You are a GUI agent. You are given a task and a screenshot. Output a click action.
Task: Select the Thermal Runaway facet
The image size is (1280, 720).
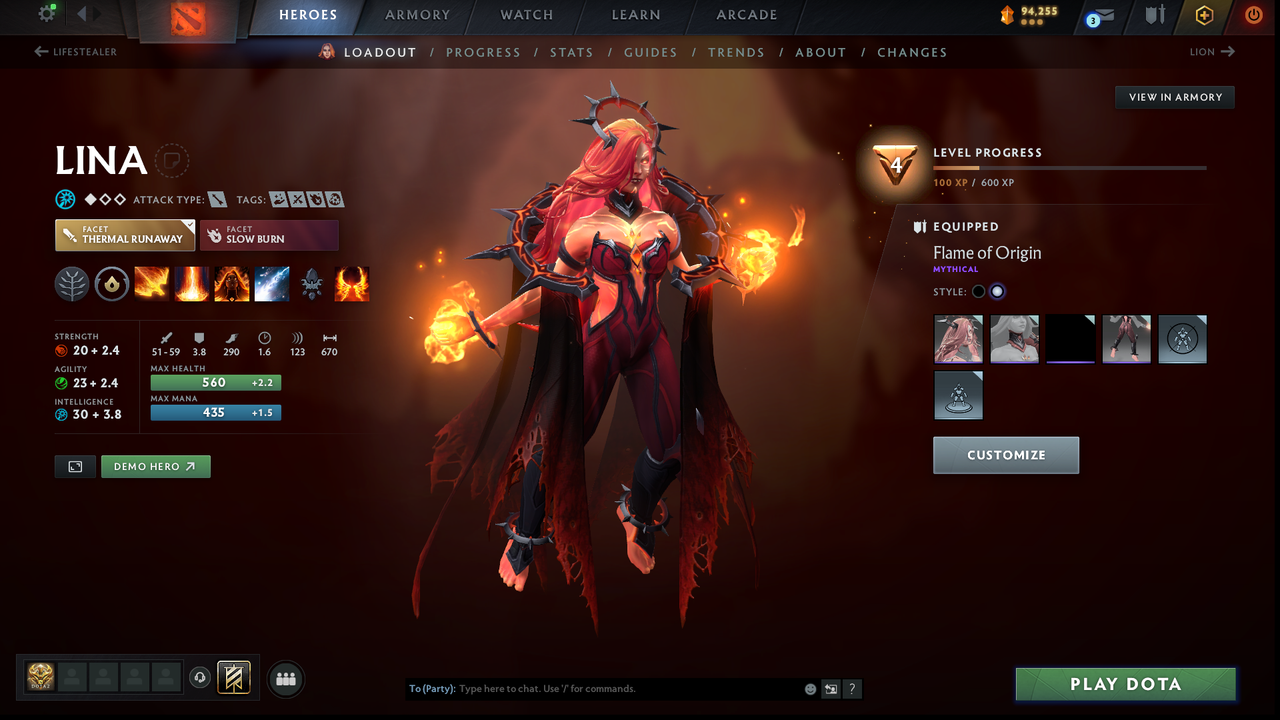pos(124,236)
